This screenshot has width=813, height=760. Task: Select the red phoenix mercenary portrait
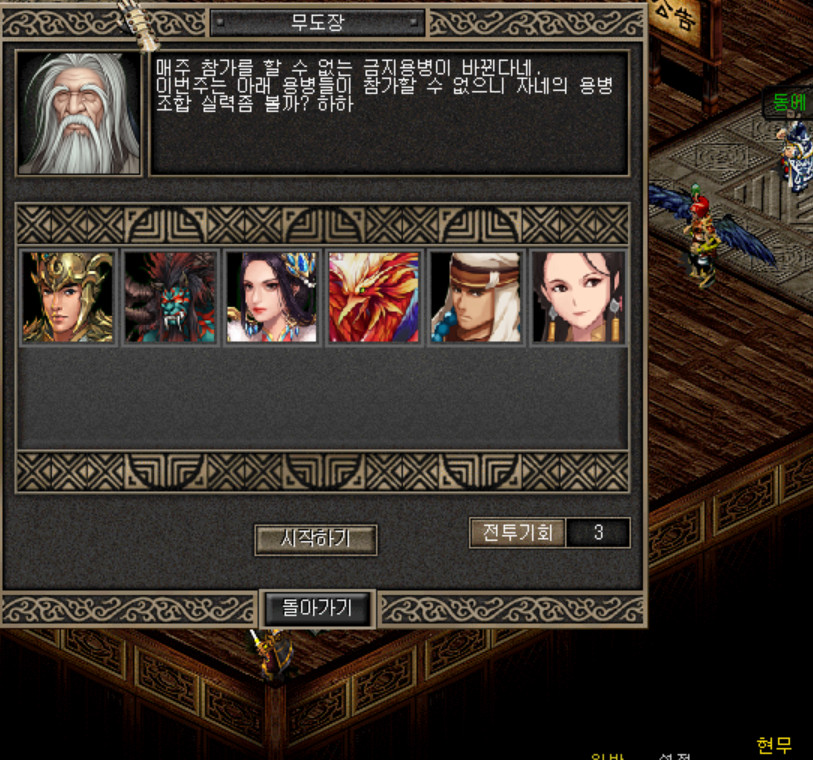point(374,297)
